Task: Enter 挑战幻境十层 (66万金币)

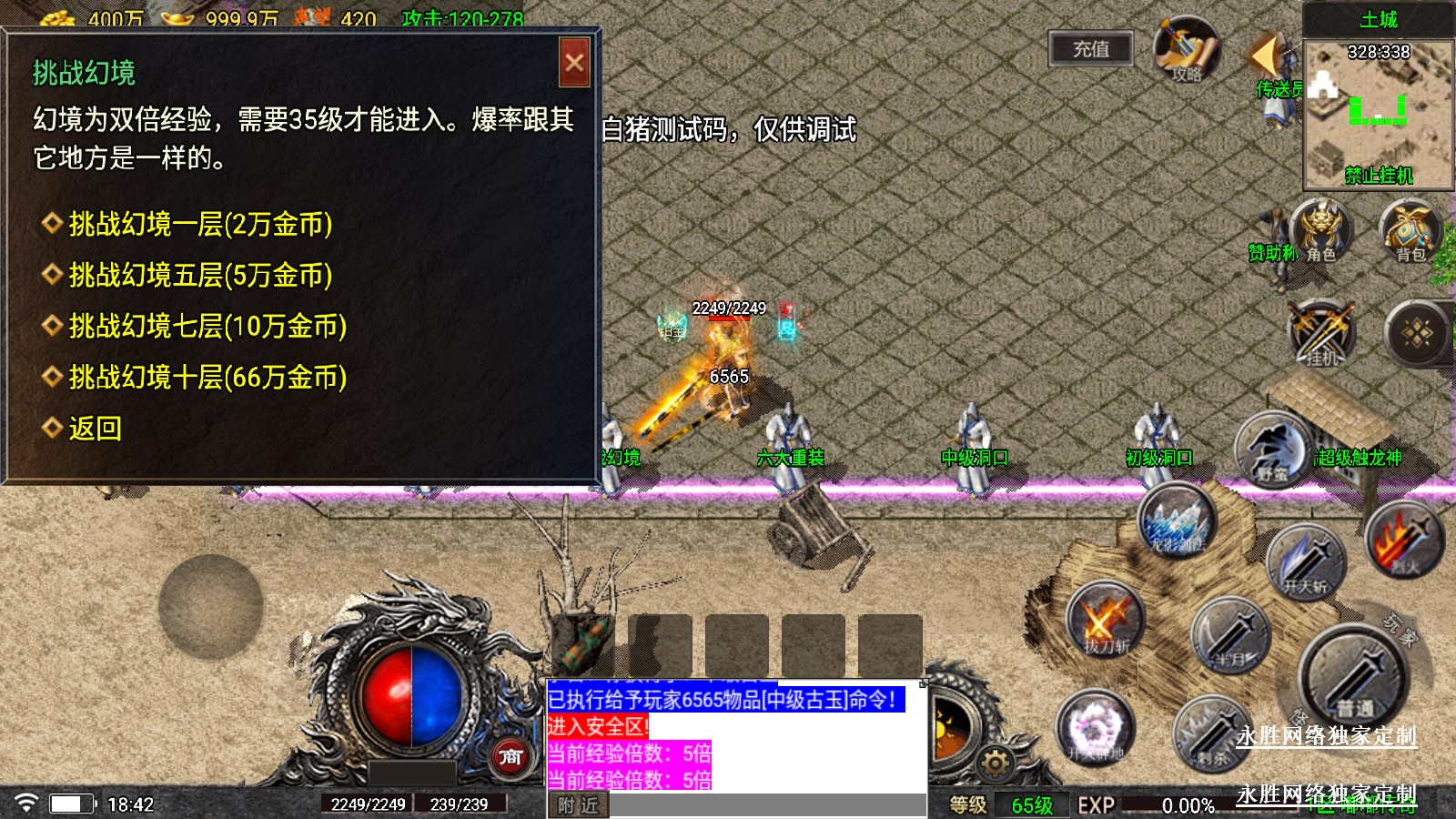Action: (x=207, y=377)
